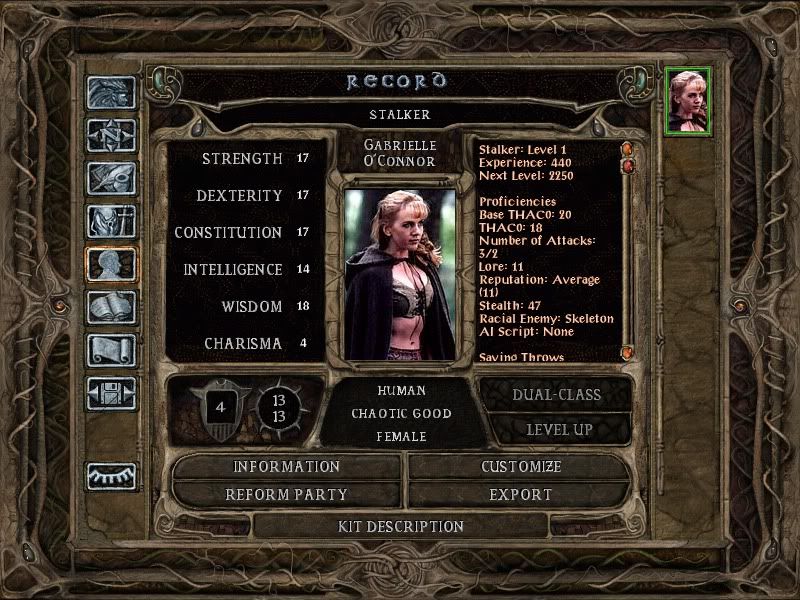
Task: Open the Customize menu
Action: [521, 467]
